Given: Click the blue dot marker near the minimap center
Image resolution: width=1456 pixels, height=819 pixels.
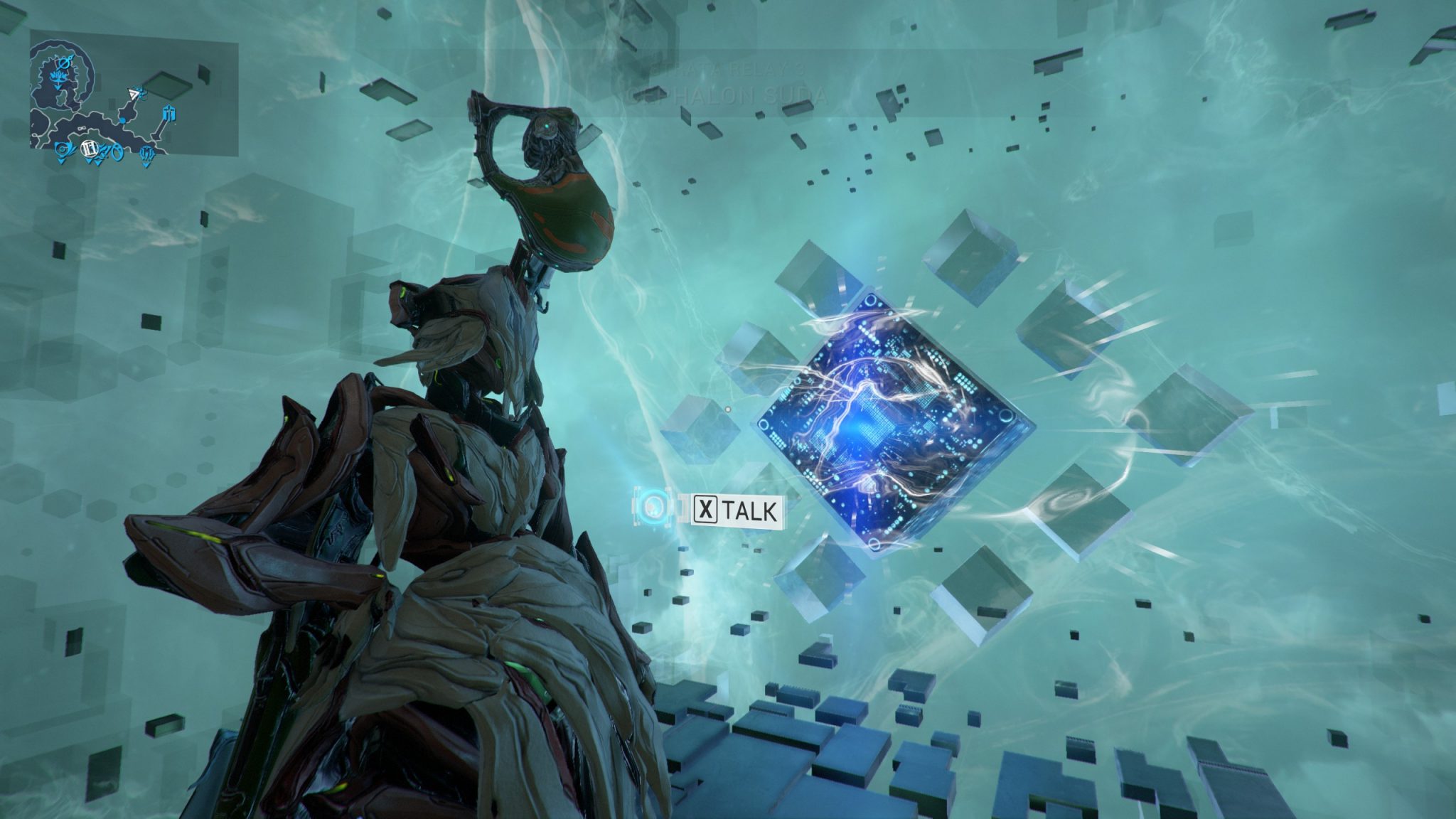Looking at the screenshot, I should [x=122, y=122].
